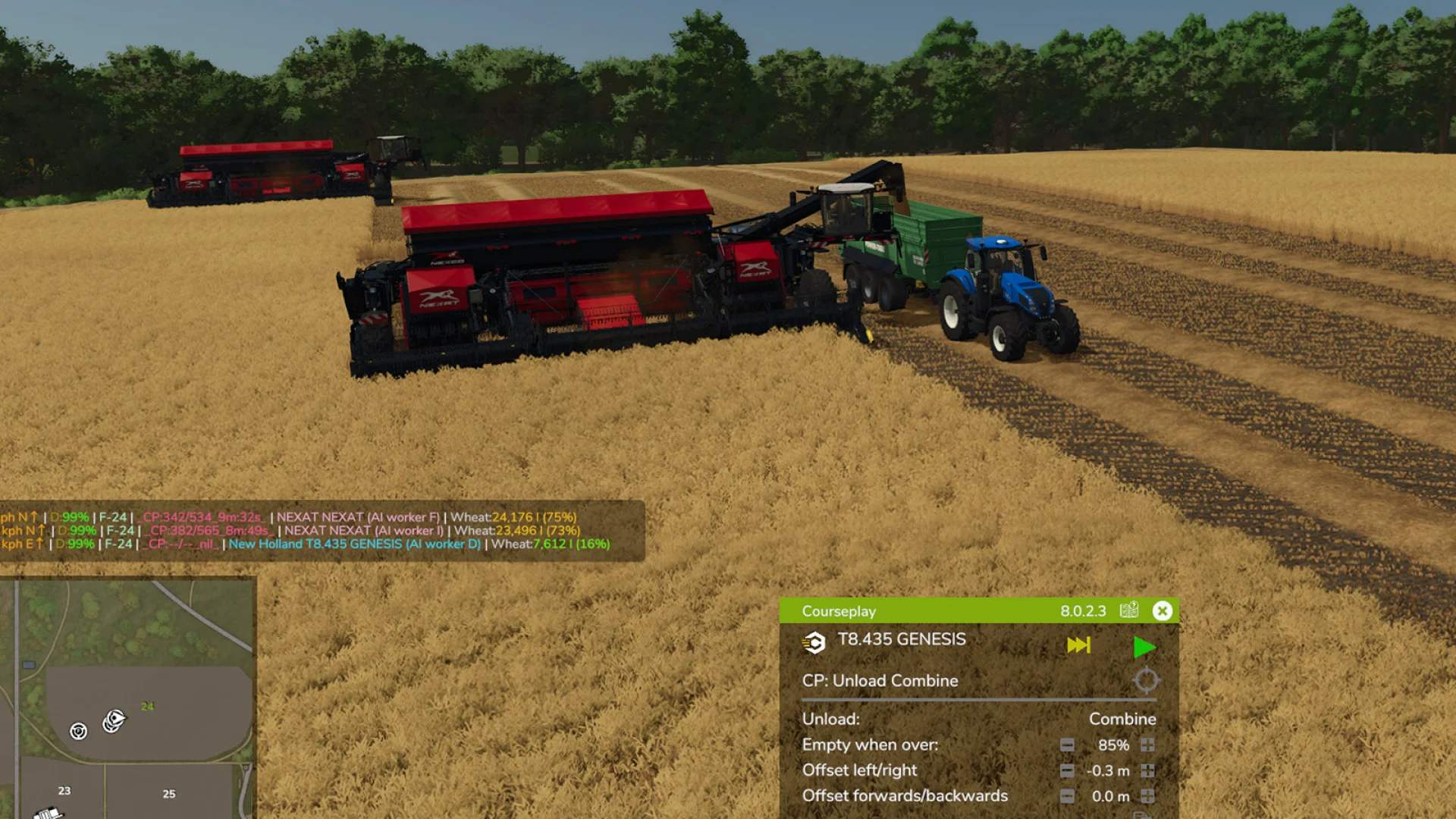Close the Courseplay panel with the X
This screenshot has width=1456, height=819.
point(1163,611)
